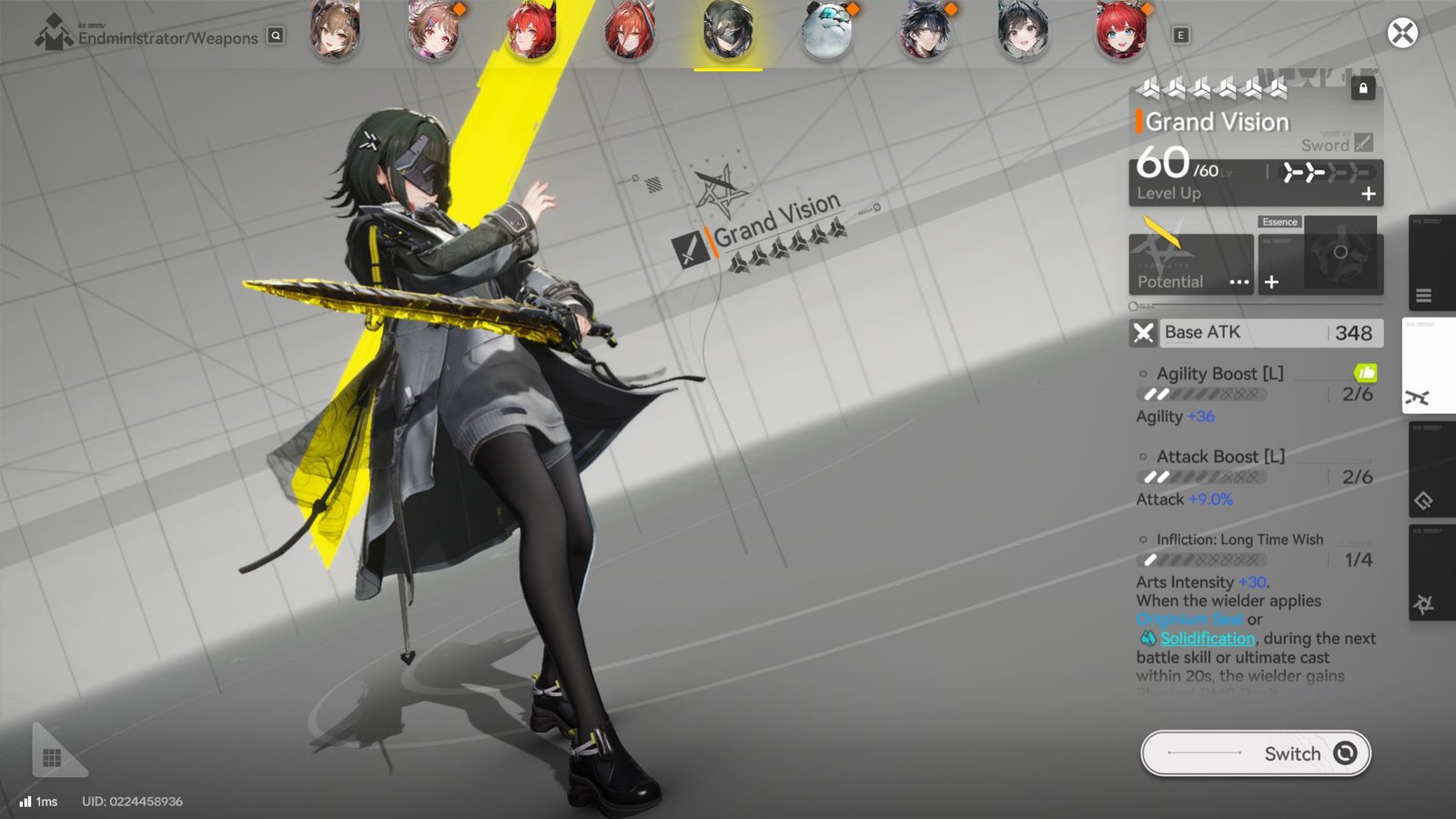This screenshot has width=1456, height=819.
Task: Choose the first brown-haired operator portrait
Action: point(335,30)
